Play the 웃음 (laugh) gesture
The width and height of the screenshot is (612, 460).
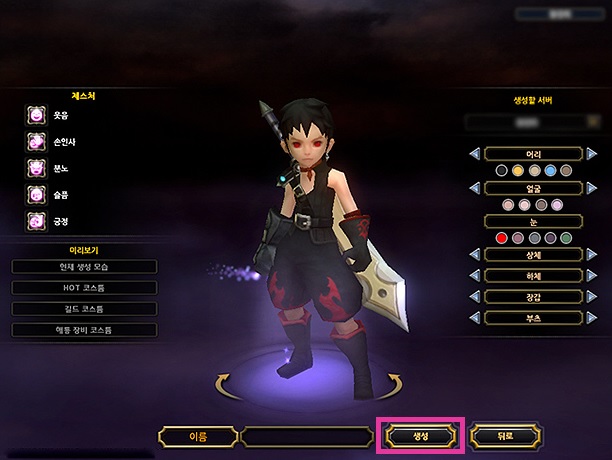pos(37,116)
